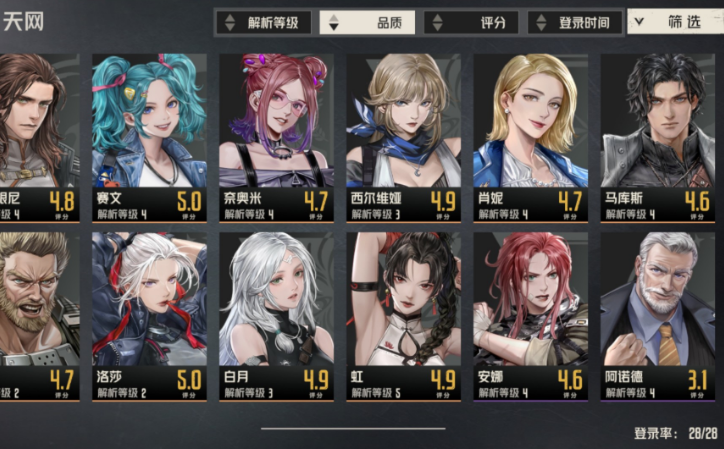724x449 pixels.
Task: Select the 赛文 character card
Action: (x=150, y=137)
